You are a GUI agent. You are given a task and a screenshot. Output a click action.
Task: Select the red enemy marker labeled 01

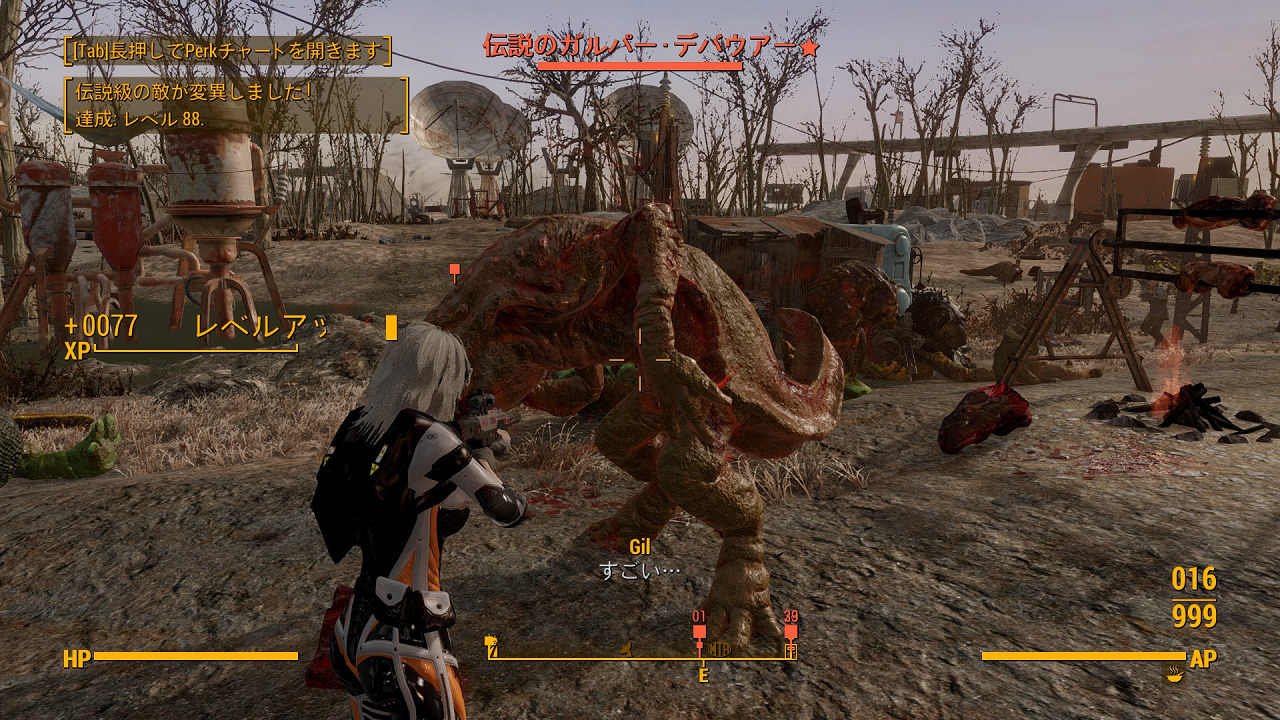[x=698, y=630]
